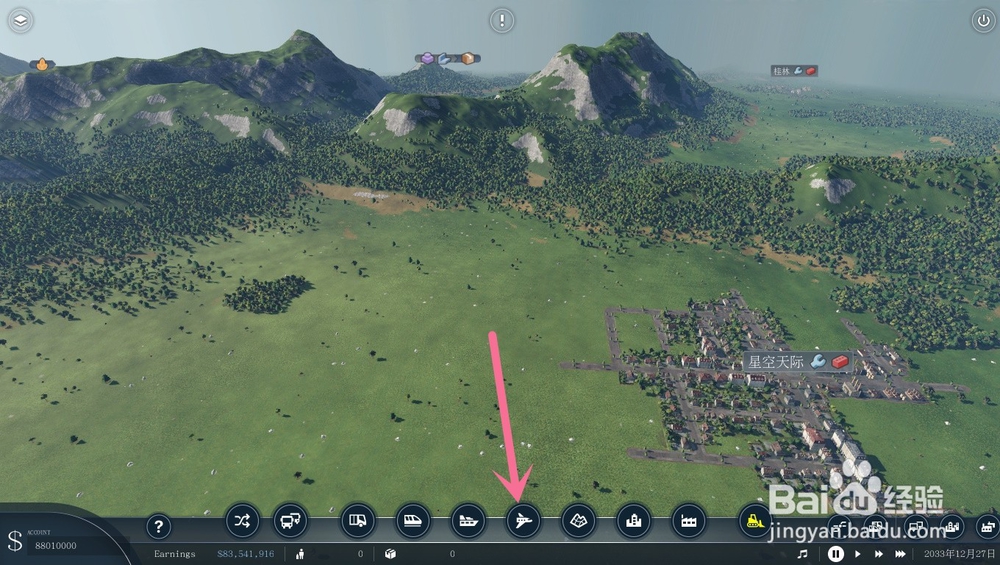Image resolution: width=1000 pixels, height=565 pixels.
Task: Activate the yellow bulldozer tool
Action: pyautogui.click(x=755, y=520)
